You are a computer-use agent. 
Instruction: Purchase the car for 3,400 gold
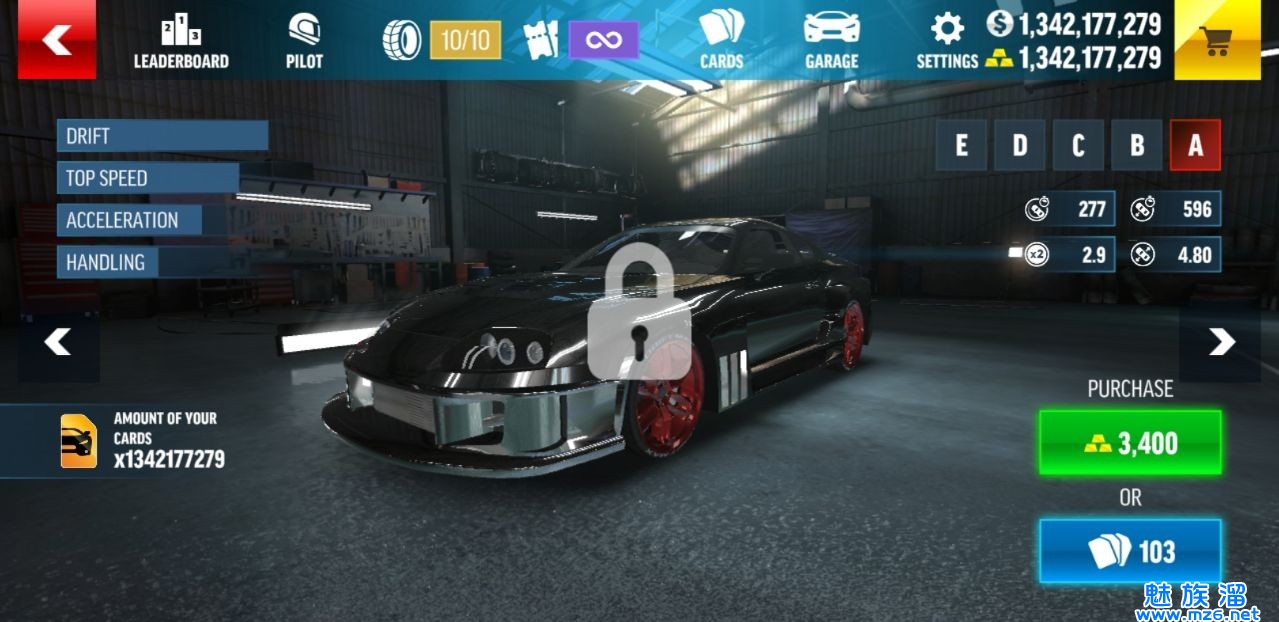[1130, 442]
